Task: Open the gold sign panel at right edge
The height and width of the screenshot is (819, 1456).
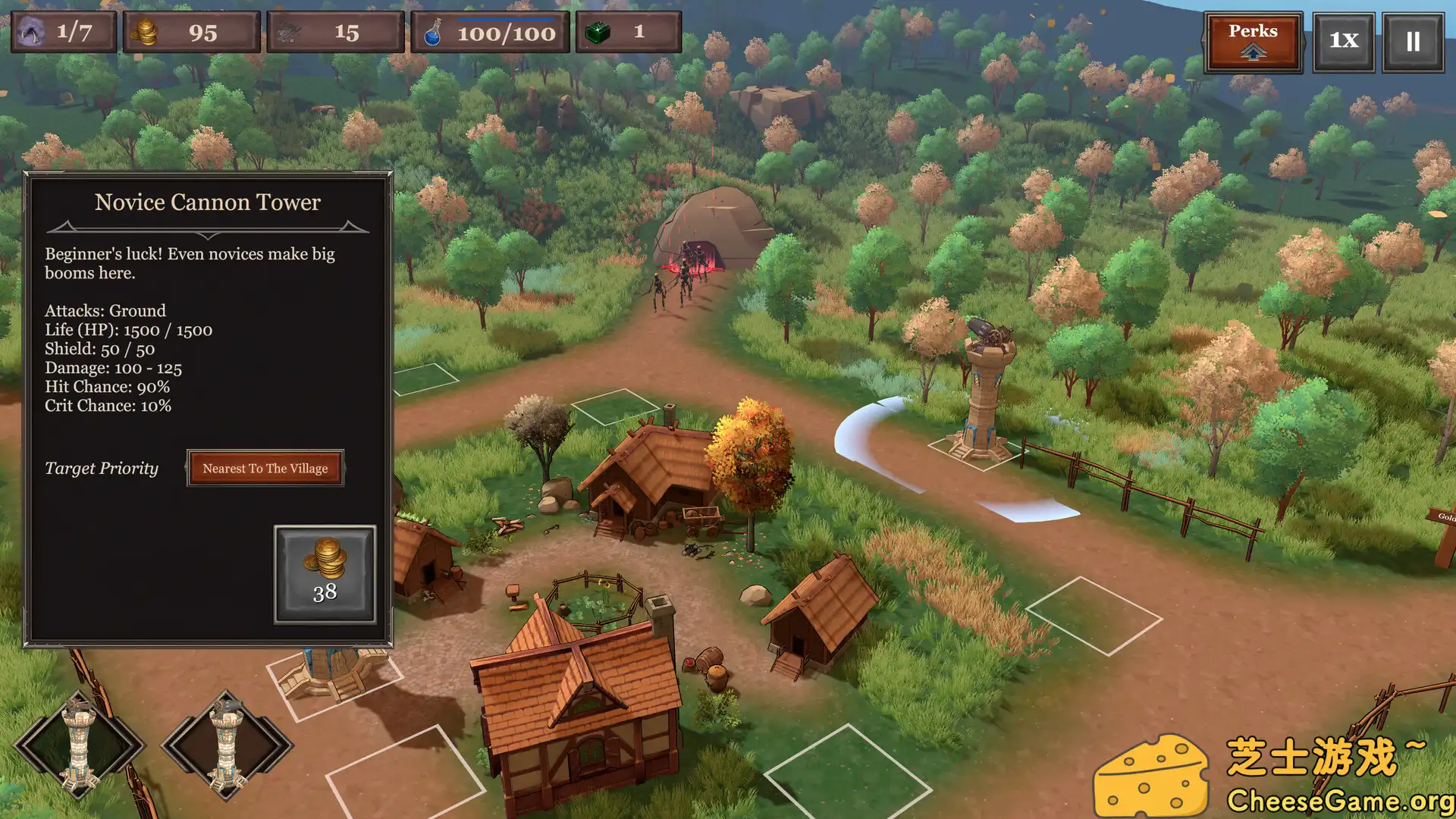Action: pyautogui.click(x=1443, y=517)
